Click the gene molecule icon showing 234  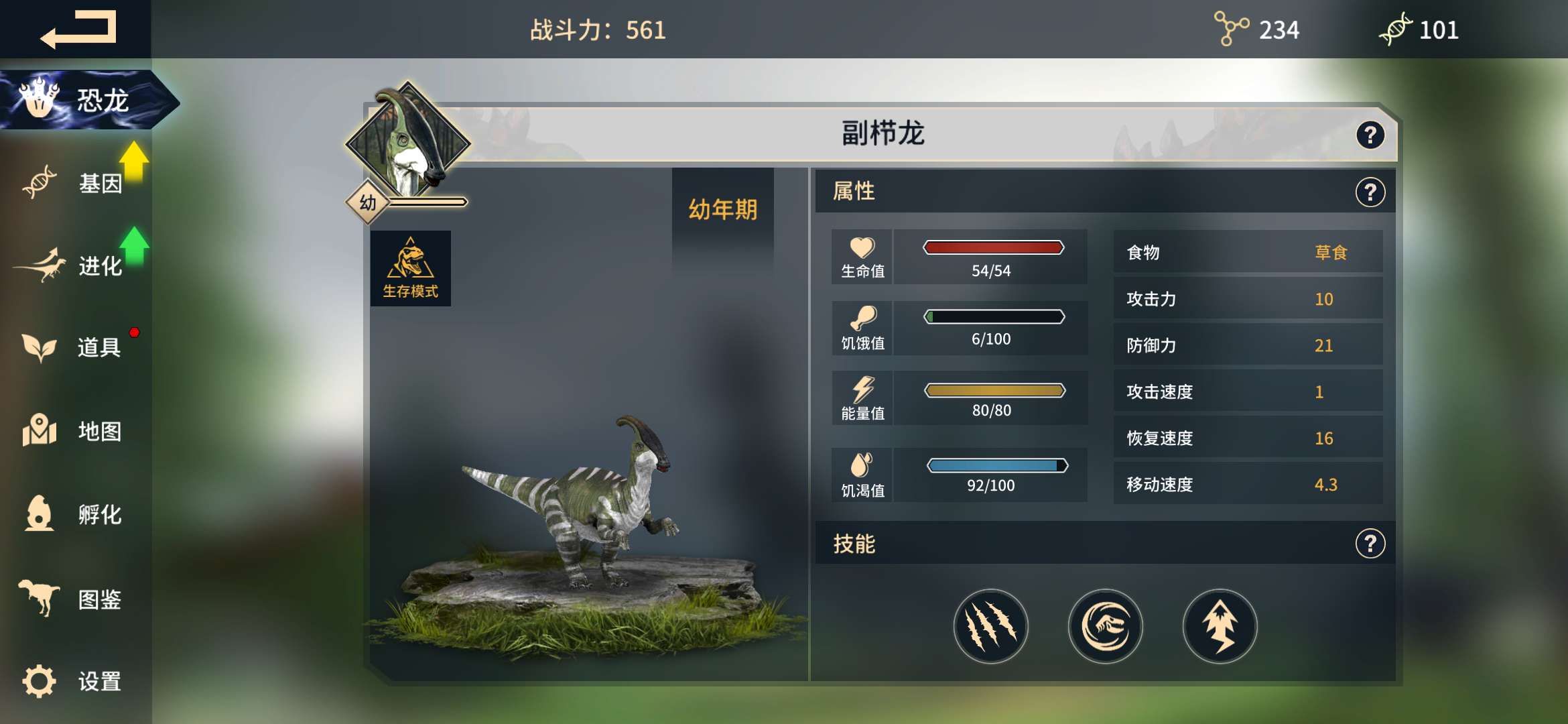[x=1230, y=29]
